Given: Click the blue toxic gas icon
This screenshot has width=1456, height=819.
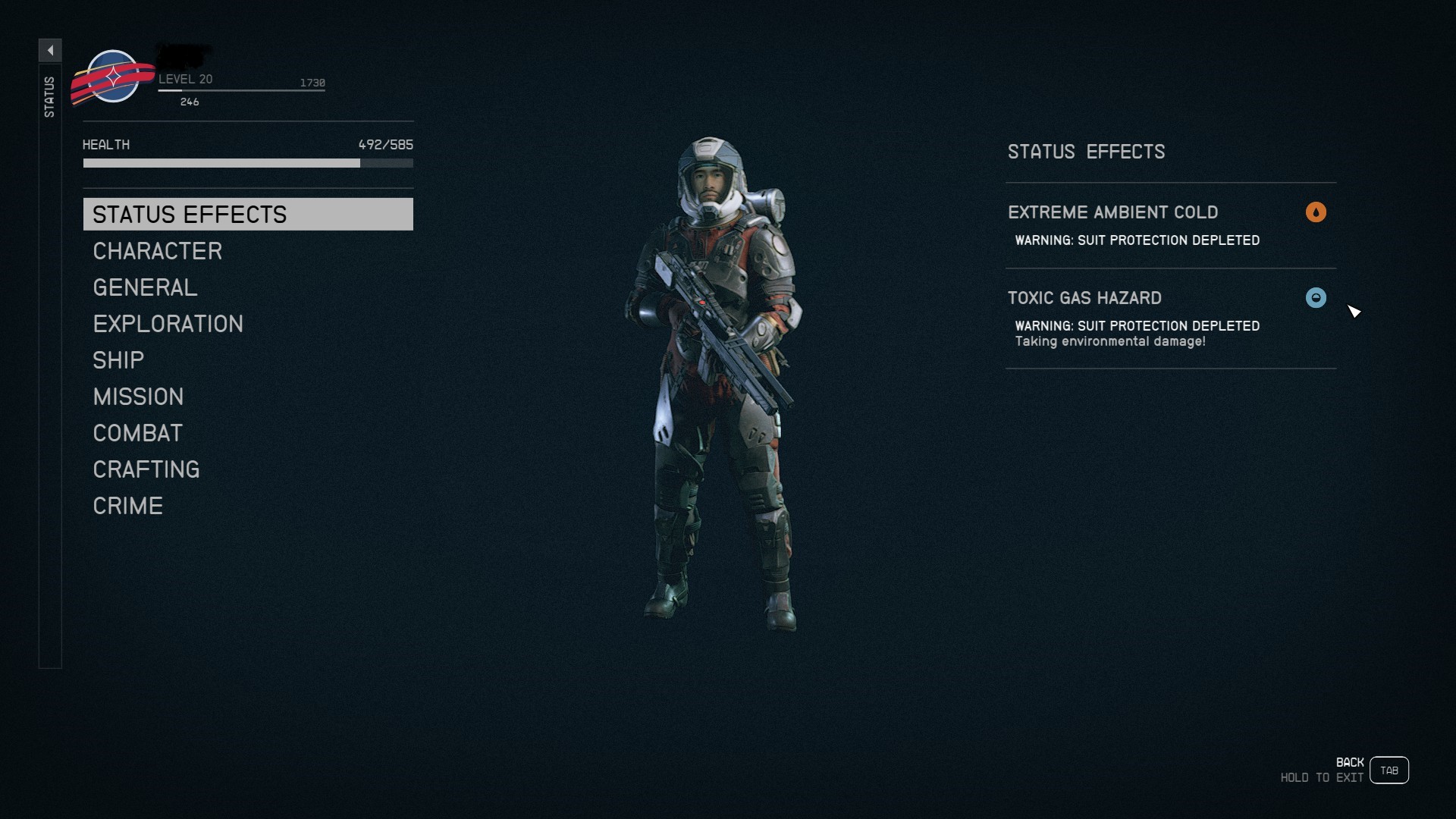Looking at the screenshot, I should pyautogui.click(x=1316, y=298).
